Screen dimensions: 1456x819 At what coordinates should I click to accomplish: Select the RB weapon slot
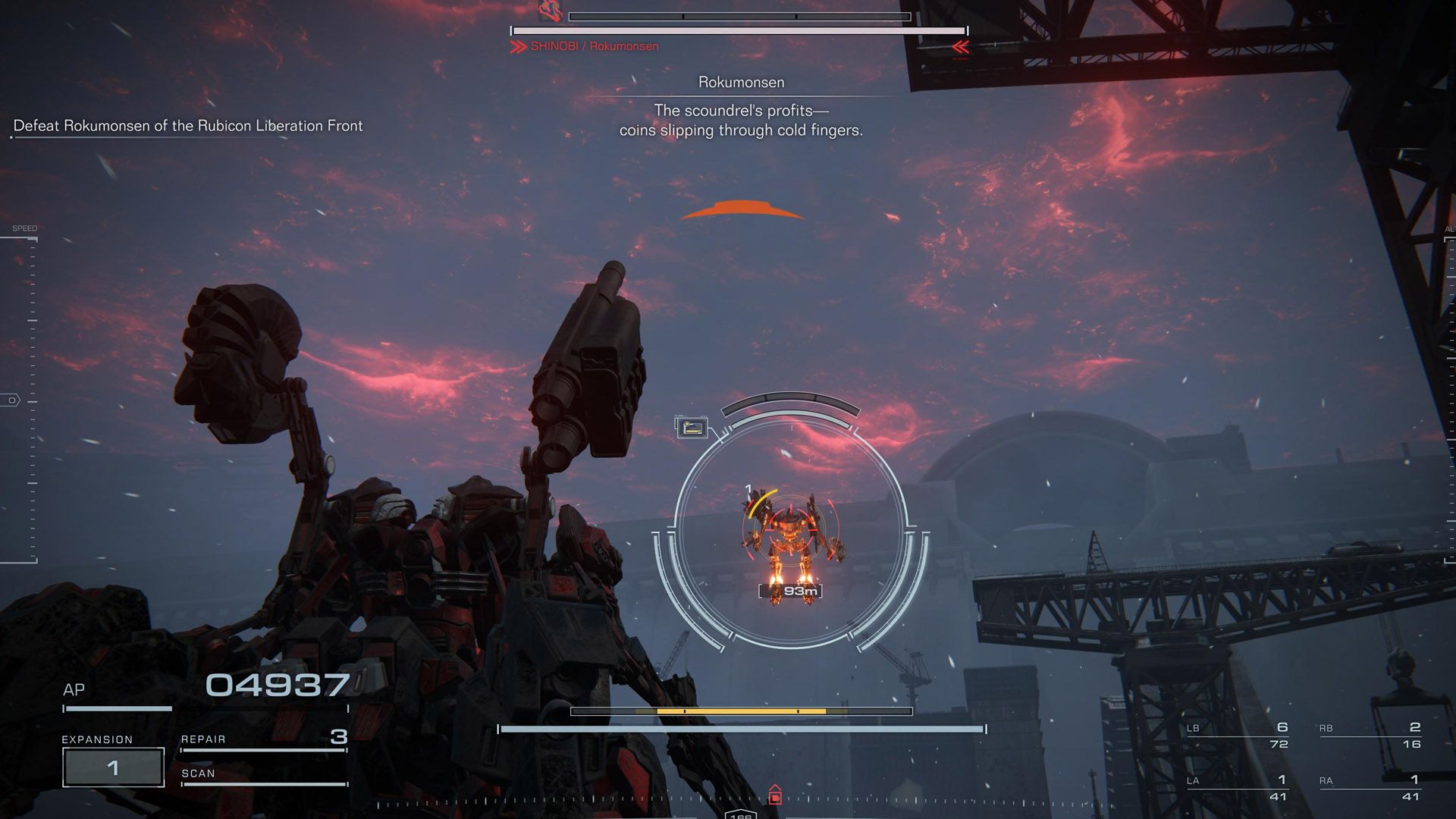[x=1370, y=735]
